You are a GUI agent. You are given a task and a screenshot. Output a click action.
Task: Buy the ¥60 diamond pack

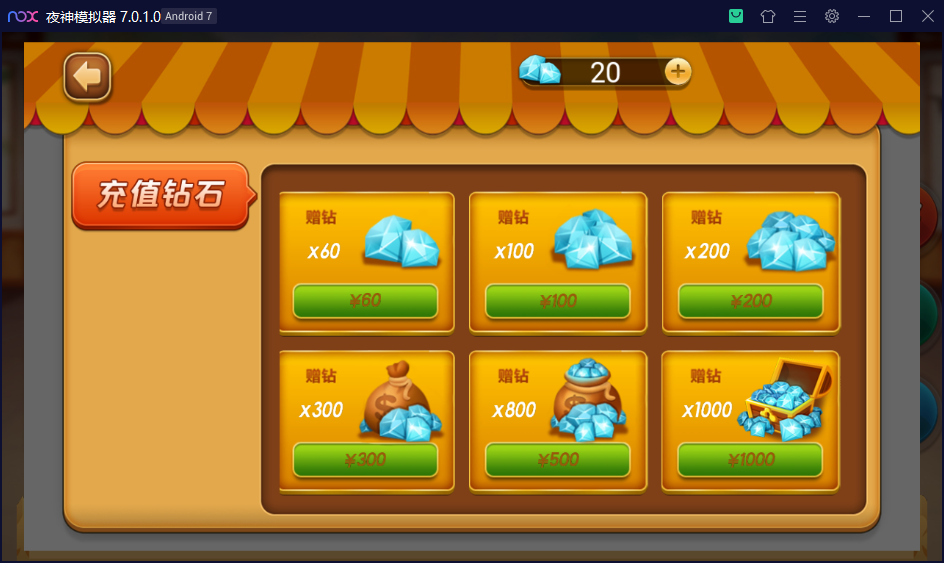(365, 301)
